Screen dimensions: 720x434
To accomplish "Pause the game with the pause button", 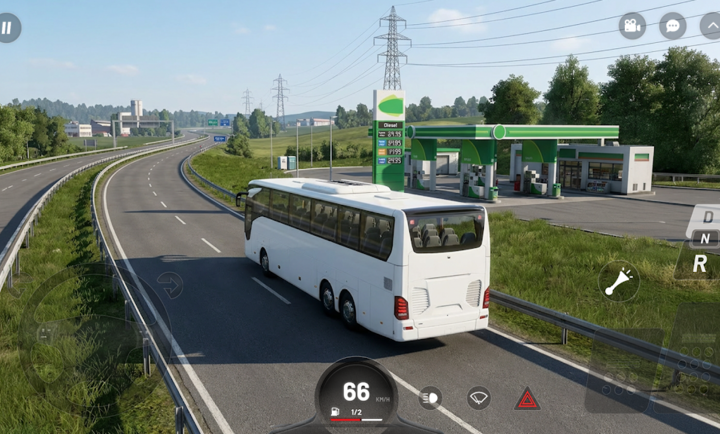I will (x=7, y=28).
